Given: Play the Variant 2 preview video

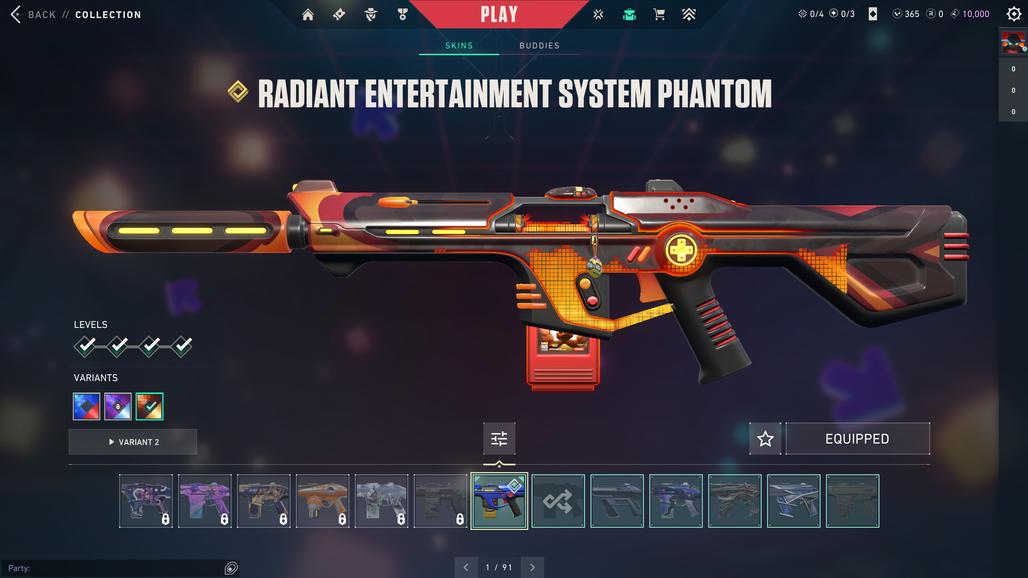Looking at the screenshot, I should point(133,442).
